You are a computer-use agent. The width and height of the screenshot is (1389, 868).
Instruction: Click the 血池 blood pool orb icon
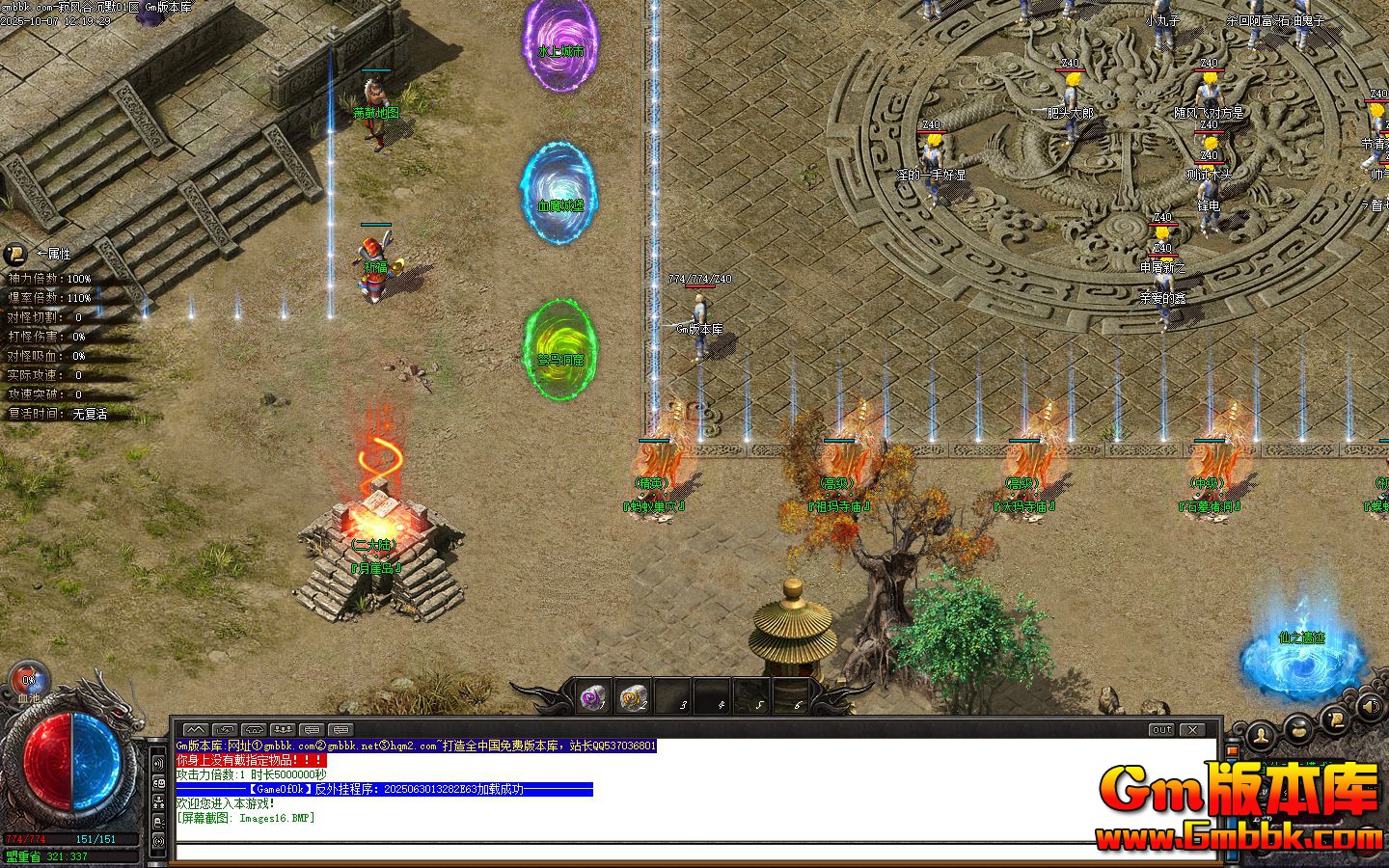[x=28, y=677]
